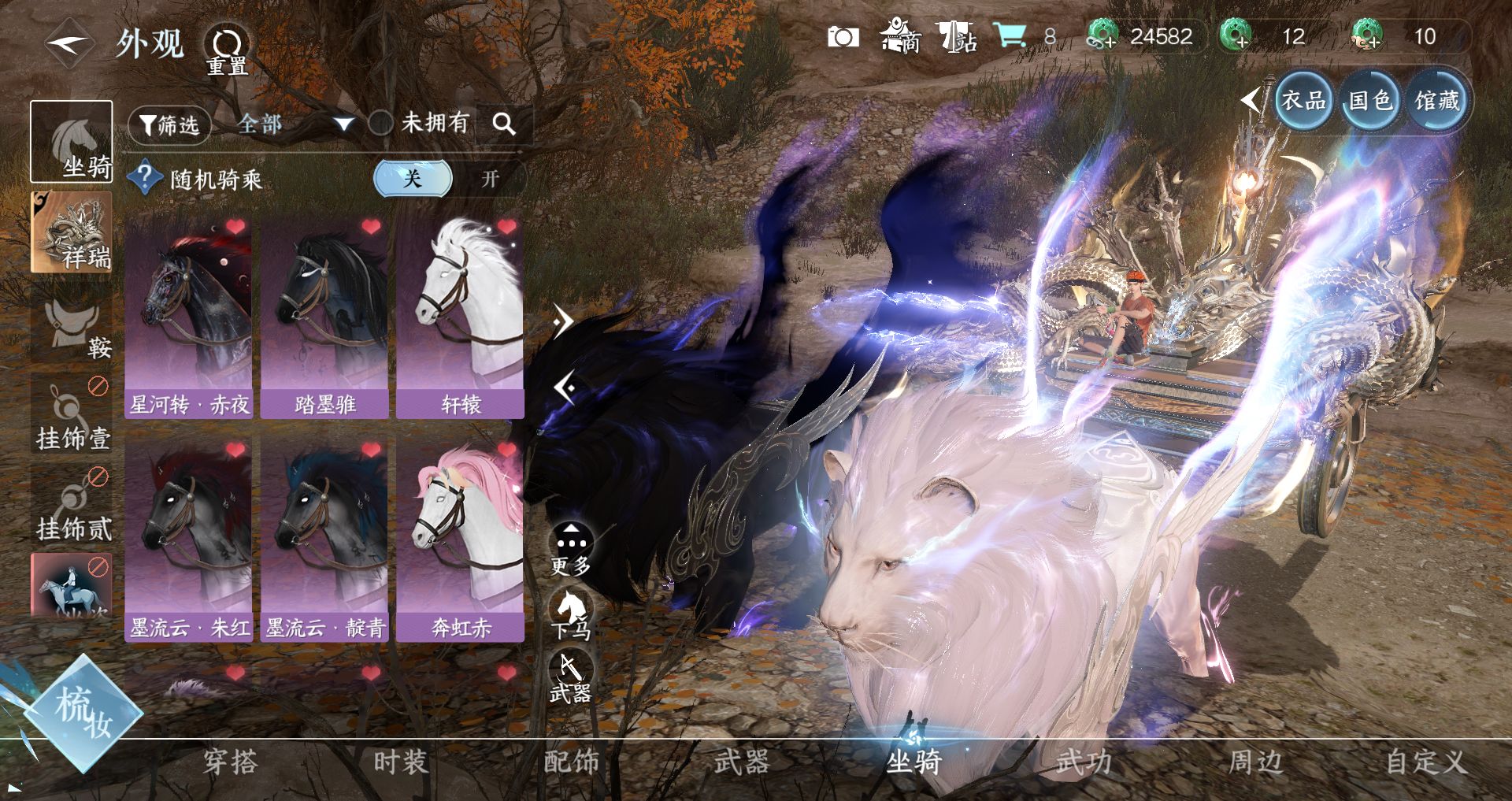Screen dimensions: 1512x801
Task: Open the 挂饰壹 pendant slot
Action: click(x=72, y=414)
